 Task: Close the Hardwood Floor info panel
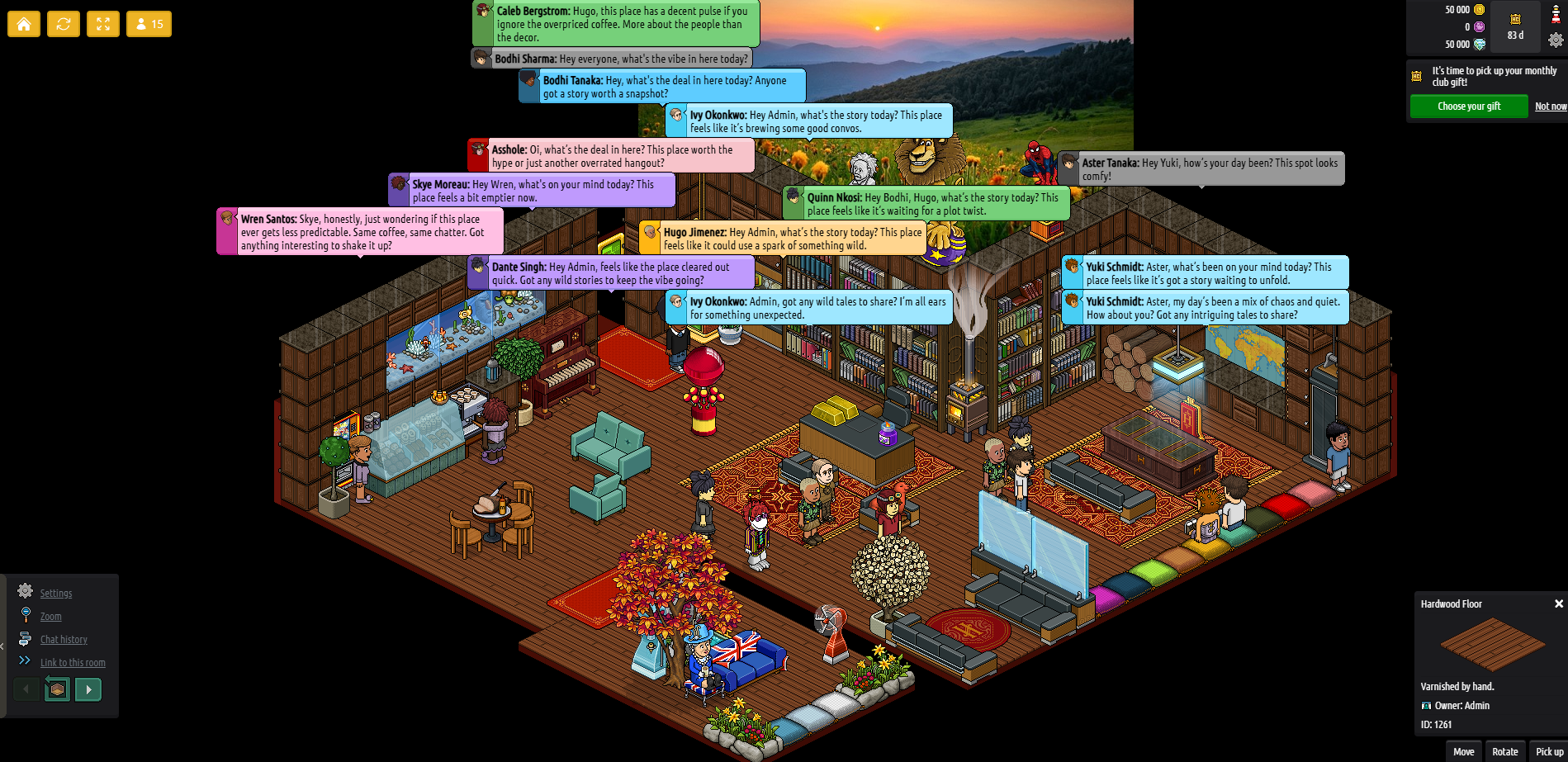[1557, 603]
